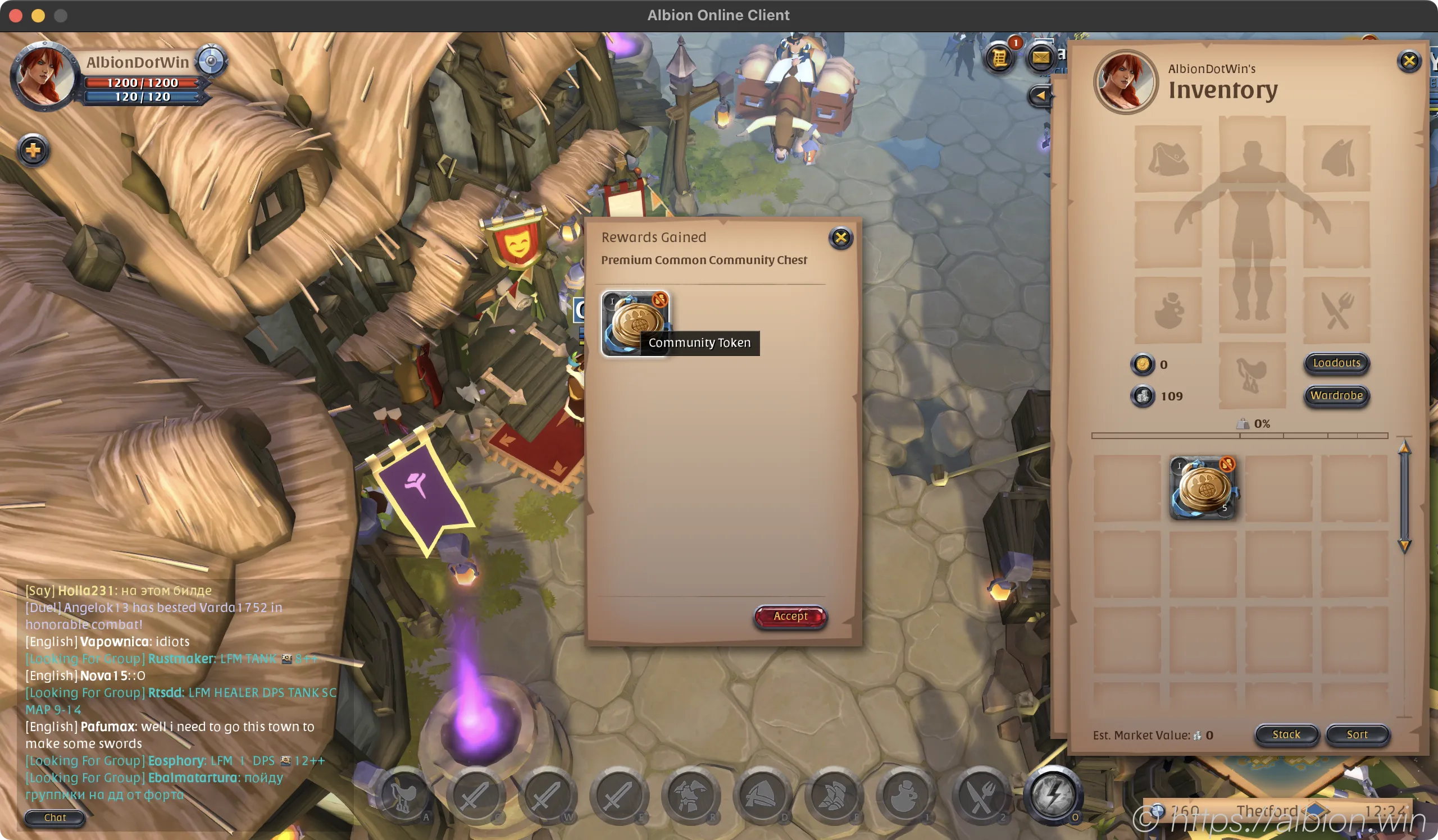Image resolution: width=1438 pixels, height=840 pixels.
Task: Click the yellow plus button under portrait
Action: pos(33,150)
